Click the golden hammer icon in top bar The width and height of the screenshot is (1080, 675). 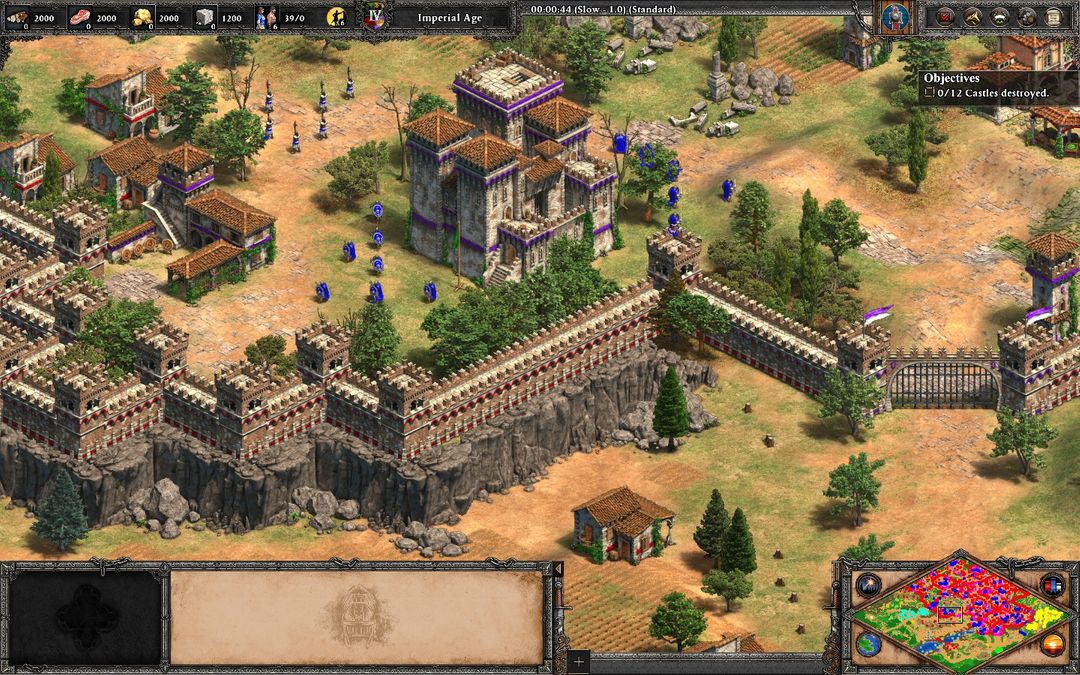970,16
